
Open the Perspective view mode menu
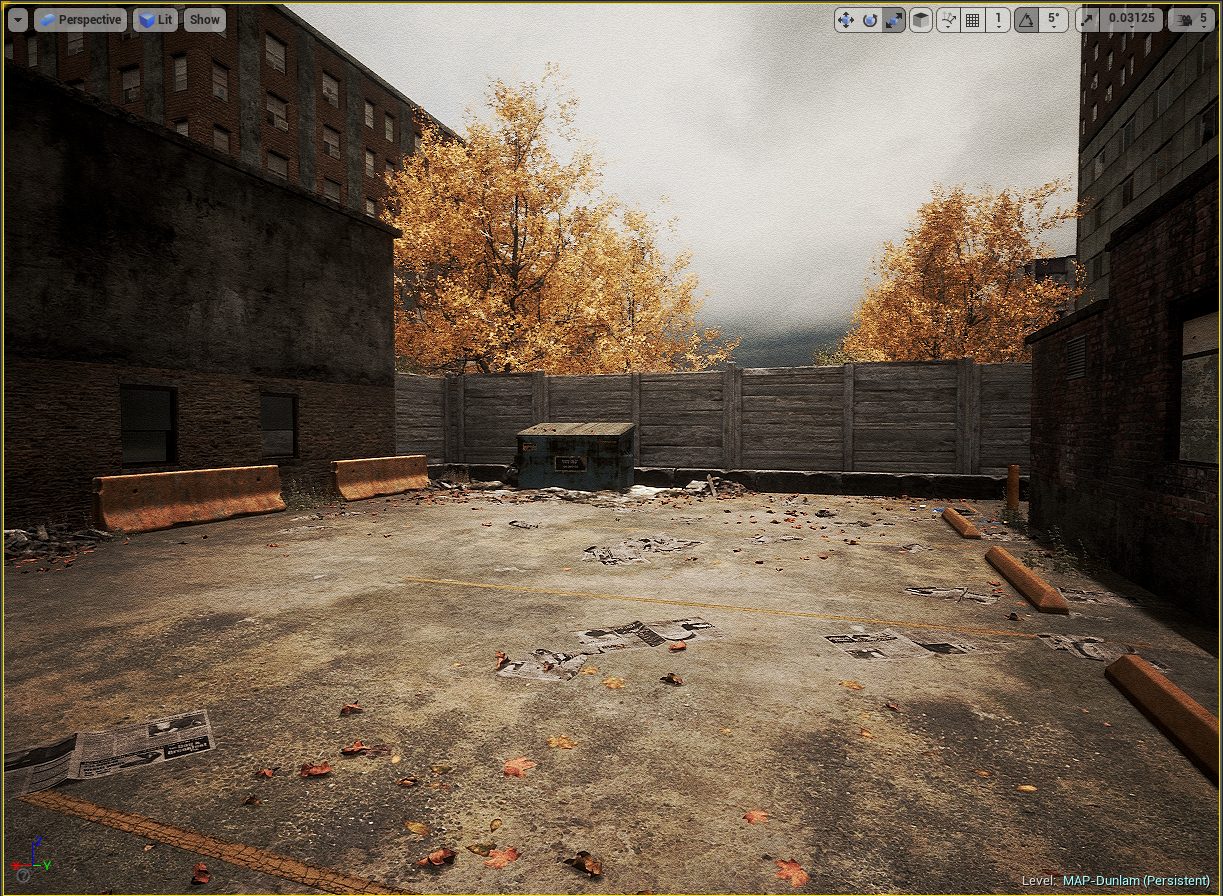click(x=80, y=19)
